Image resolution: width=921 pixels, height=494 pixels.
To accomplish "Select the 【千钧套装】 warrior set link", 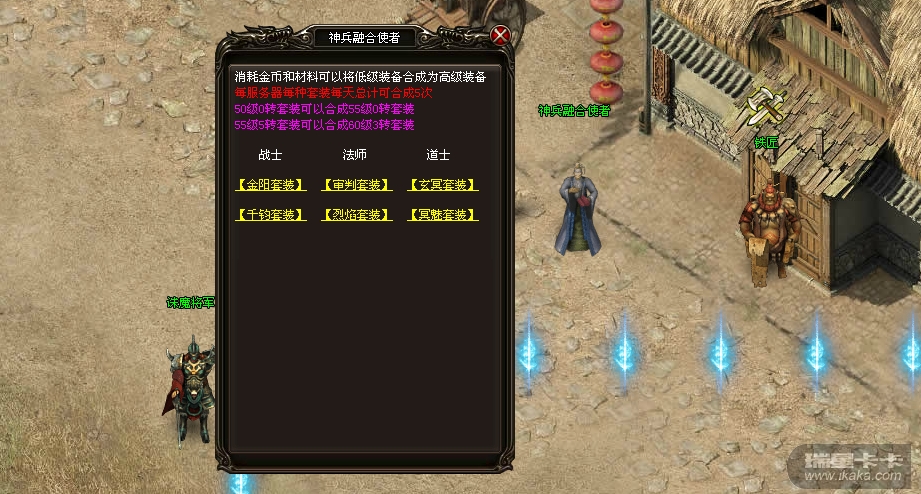I will (270, 215).
